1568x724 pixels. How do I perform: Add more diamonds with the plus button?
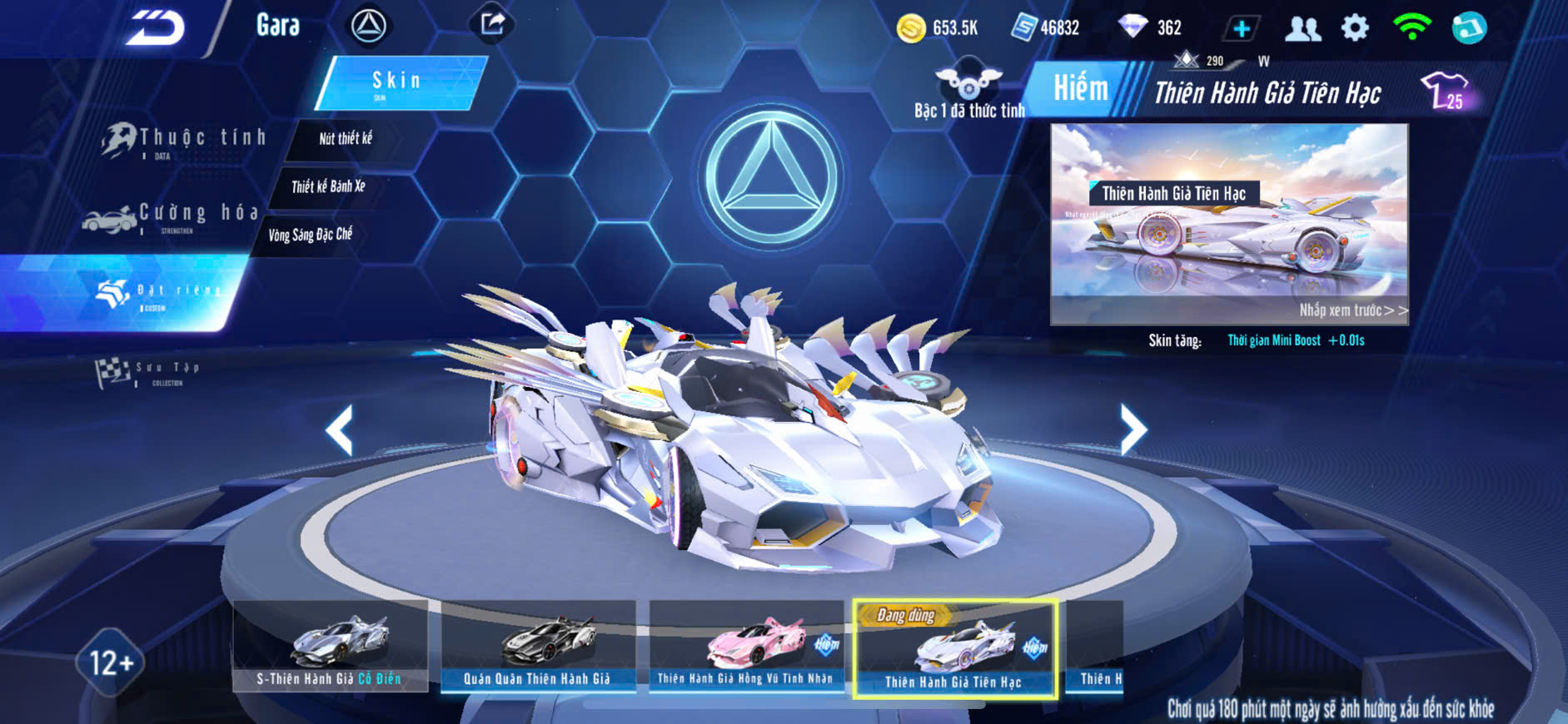pos(1241,28)
